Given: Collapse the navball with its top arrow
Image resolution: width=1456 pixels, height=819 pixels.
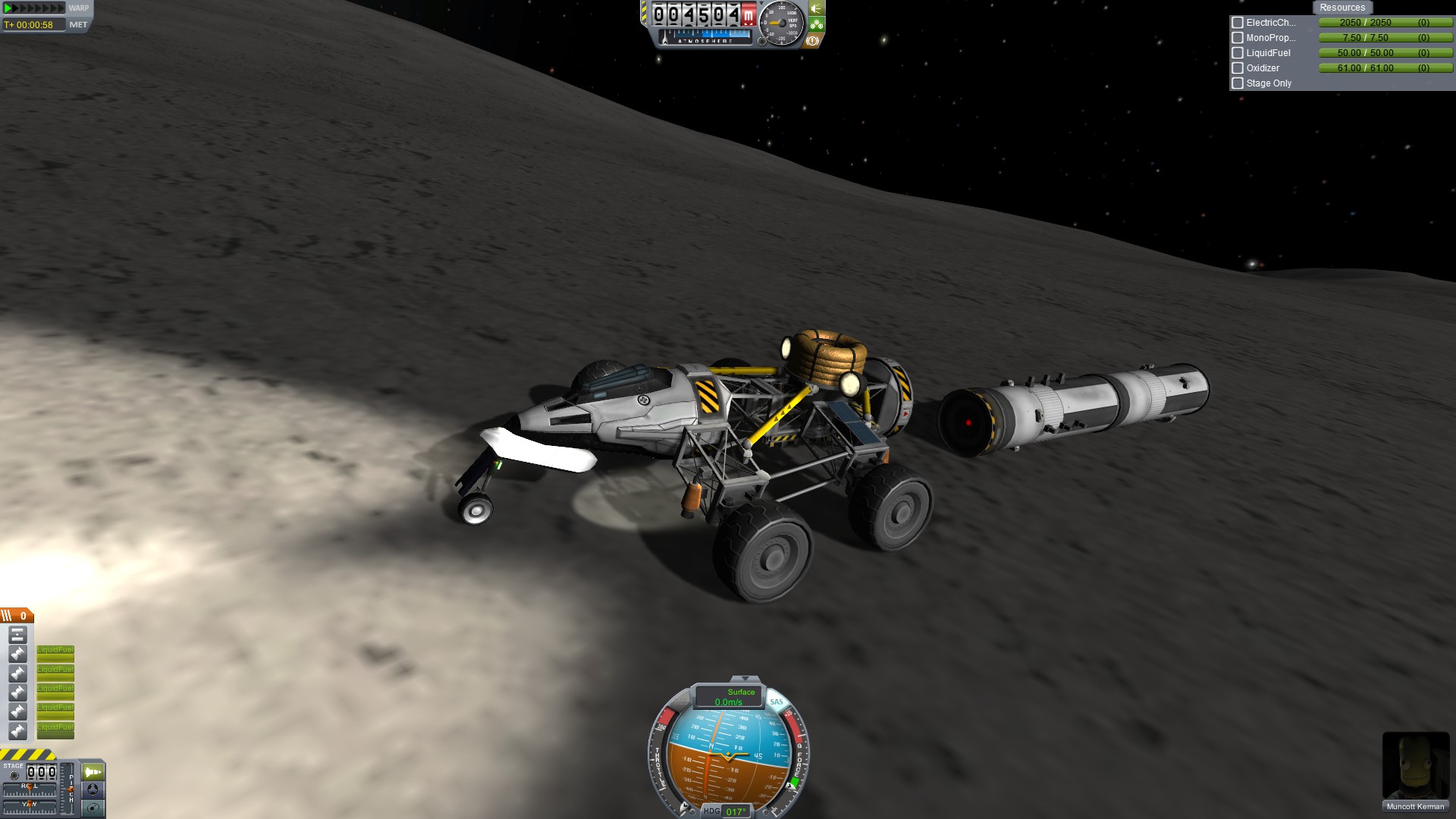Looking at the screenshot, I should [x=745, y=679].
